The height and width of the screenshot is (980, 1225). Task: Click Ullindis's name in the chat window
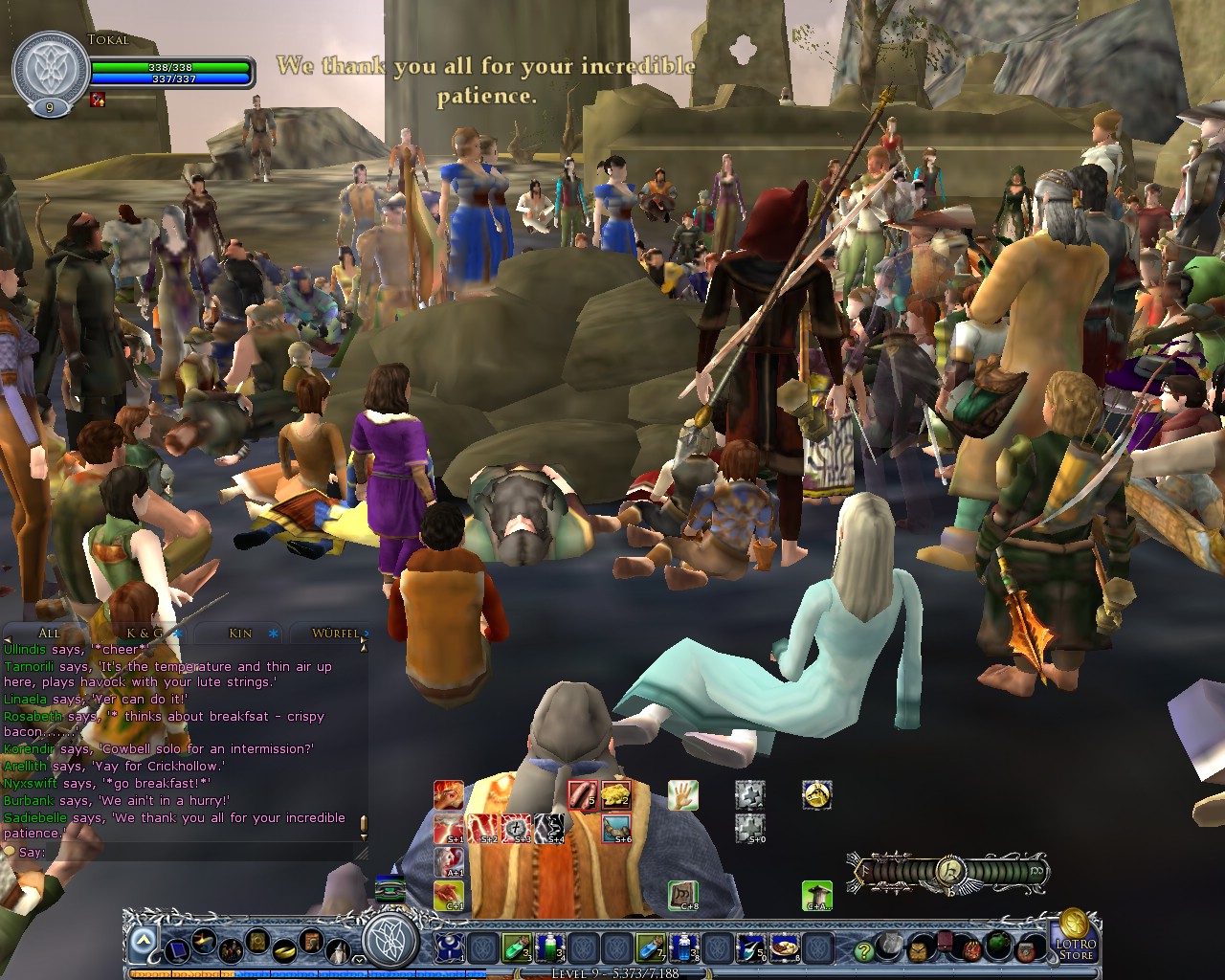pyautogui.click(x=24, y=650)
